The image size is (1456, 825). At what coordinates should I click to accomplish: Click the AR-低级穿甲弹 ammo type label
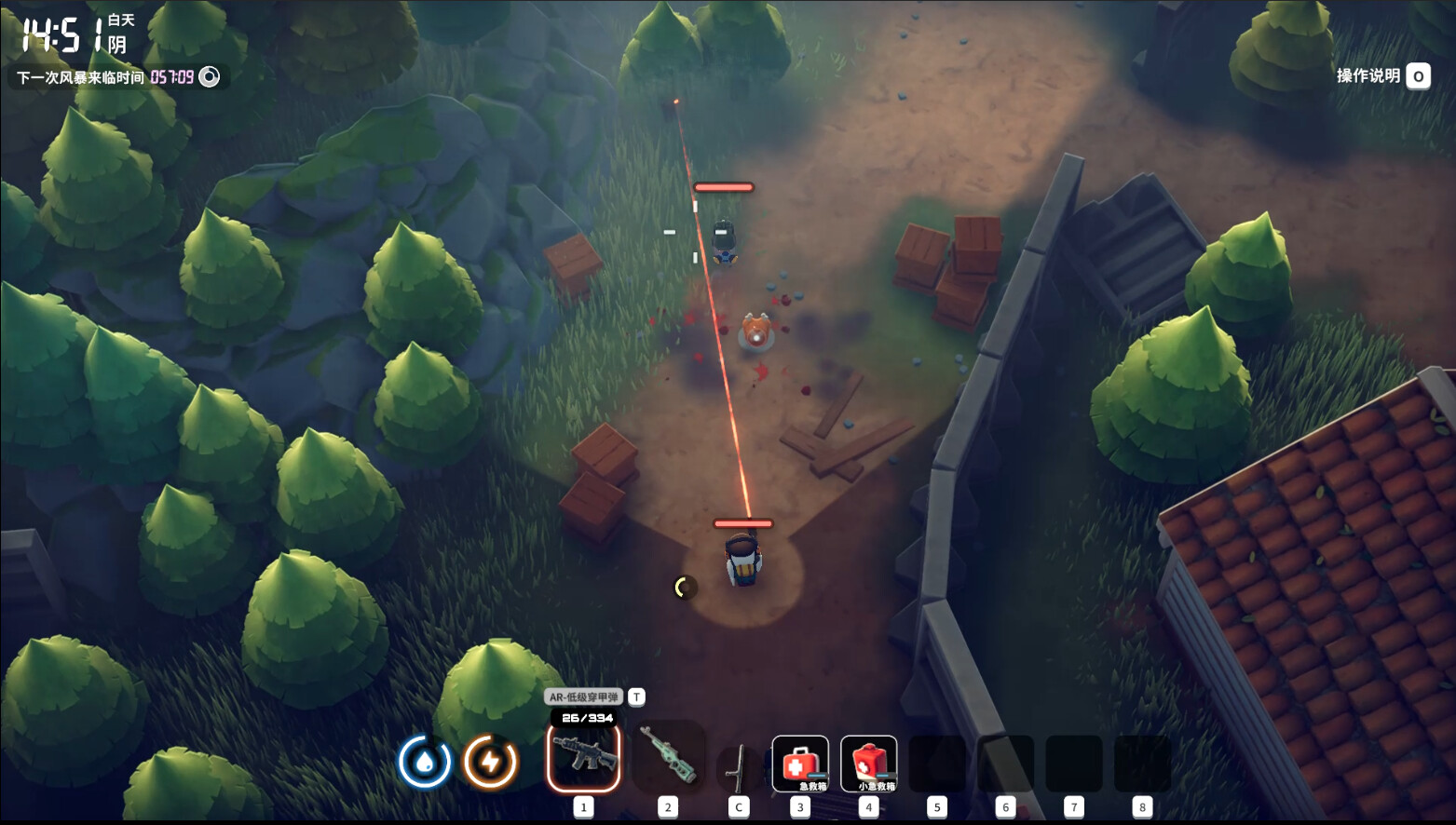[583, 697]
